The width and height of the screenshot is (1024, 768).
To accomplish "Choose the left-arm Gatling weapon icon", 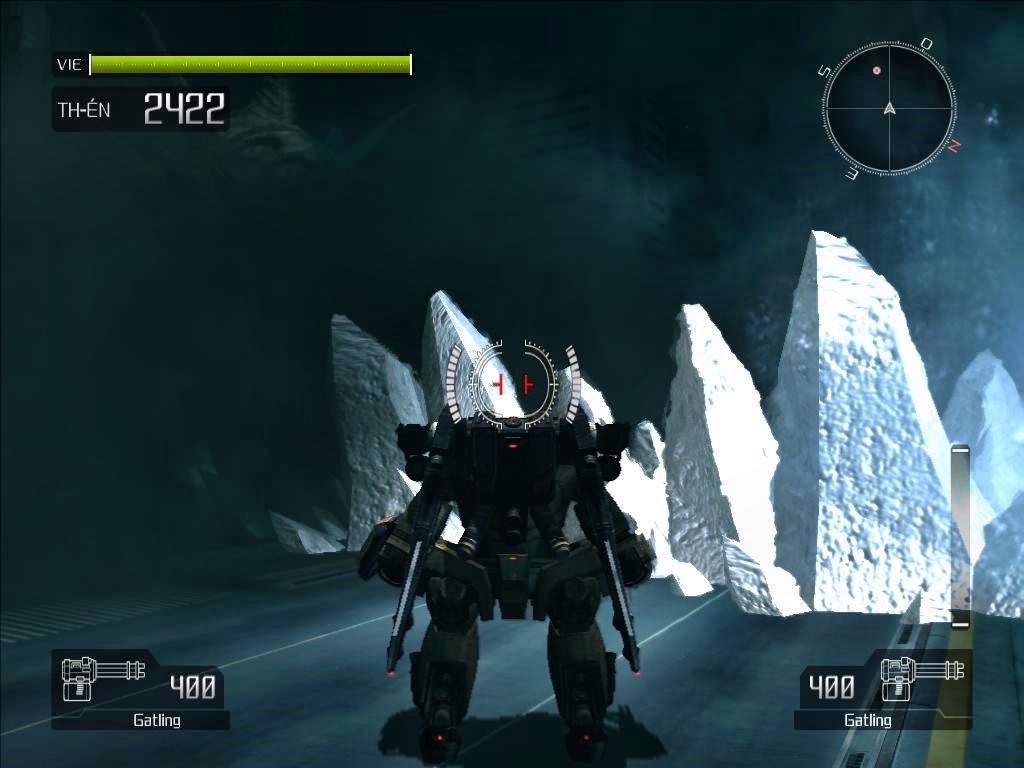I will pos(100,678).
